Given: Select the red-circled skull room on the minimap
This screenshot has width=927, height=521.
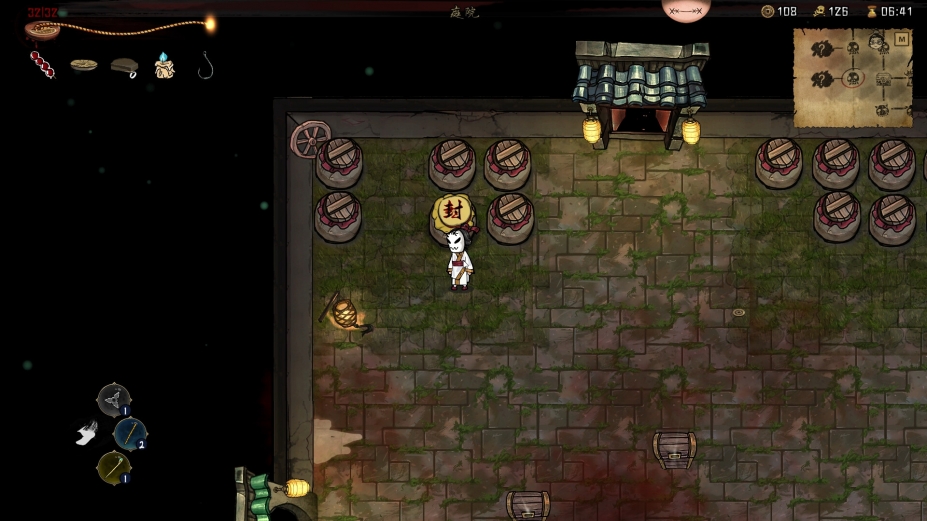Looking at the screenshot, I should point(852,78).
